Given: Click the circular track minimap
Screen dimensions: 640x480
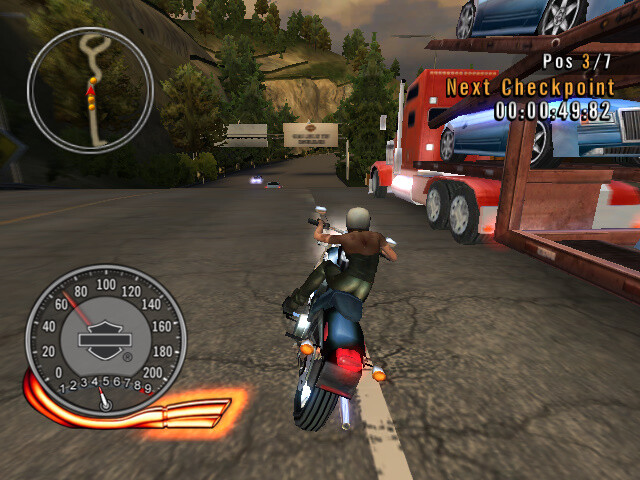Looking at the screenshot, I should pos(89,89).
